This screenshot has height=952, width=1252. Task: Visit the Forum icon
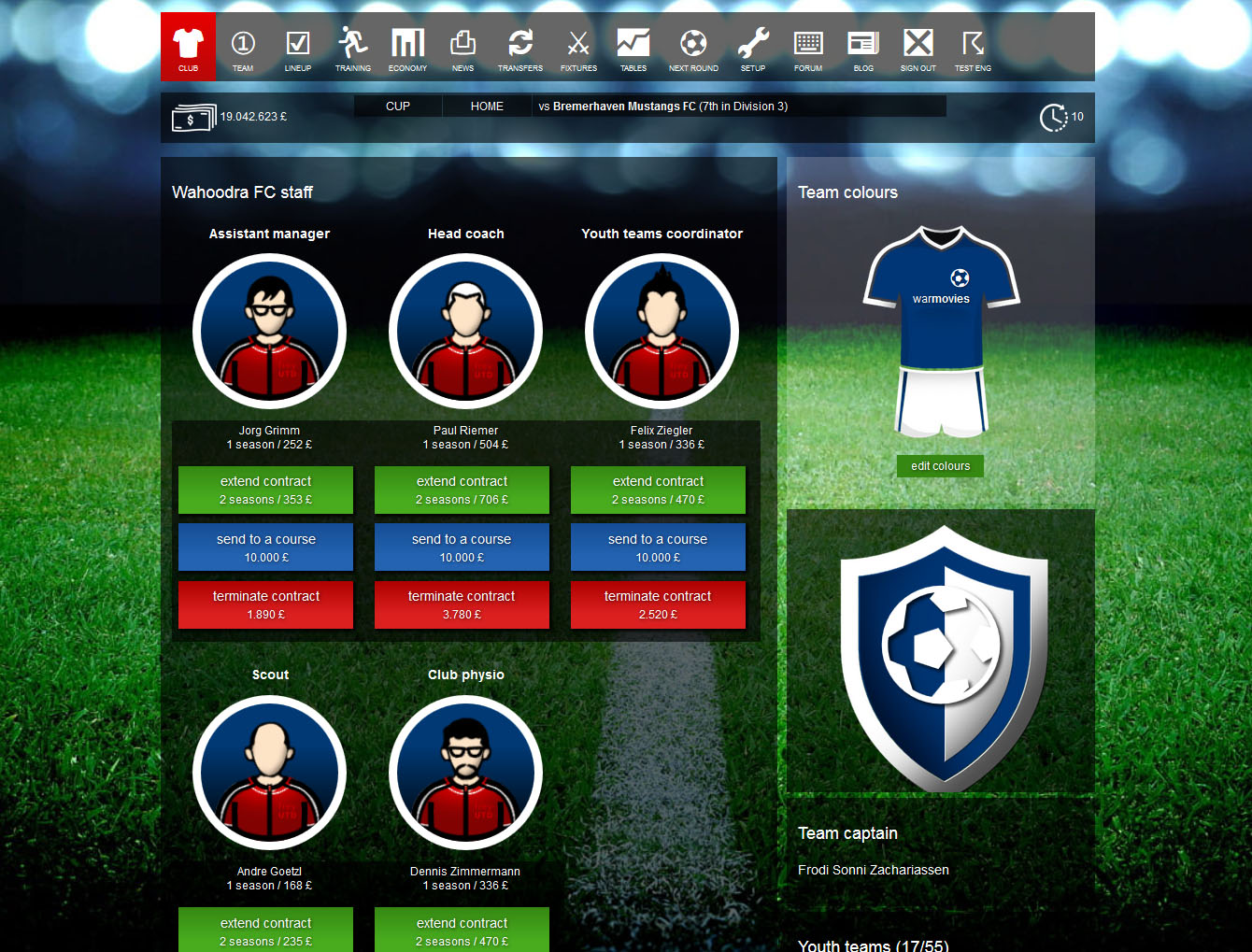point(807,47)
